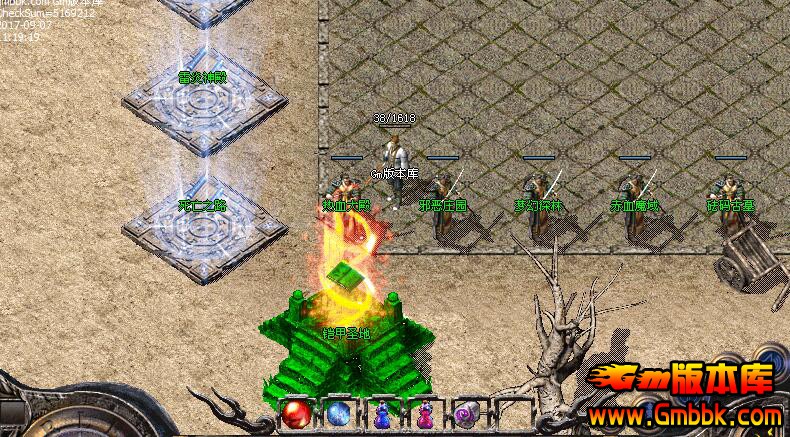This screenshot has width=790, height=437.
Task: Use the blue orb in the hotbar
Action: point(337,413)
